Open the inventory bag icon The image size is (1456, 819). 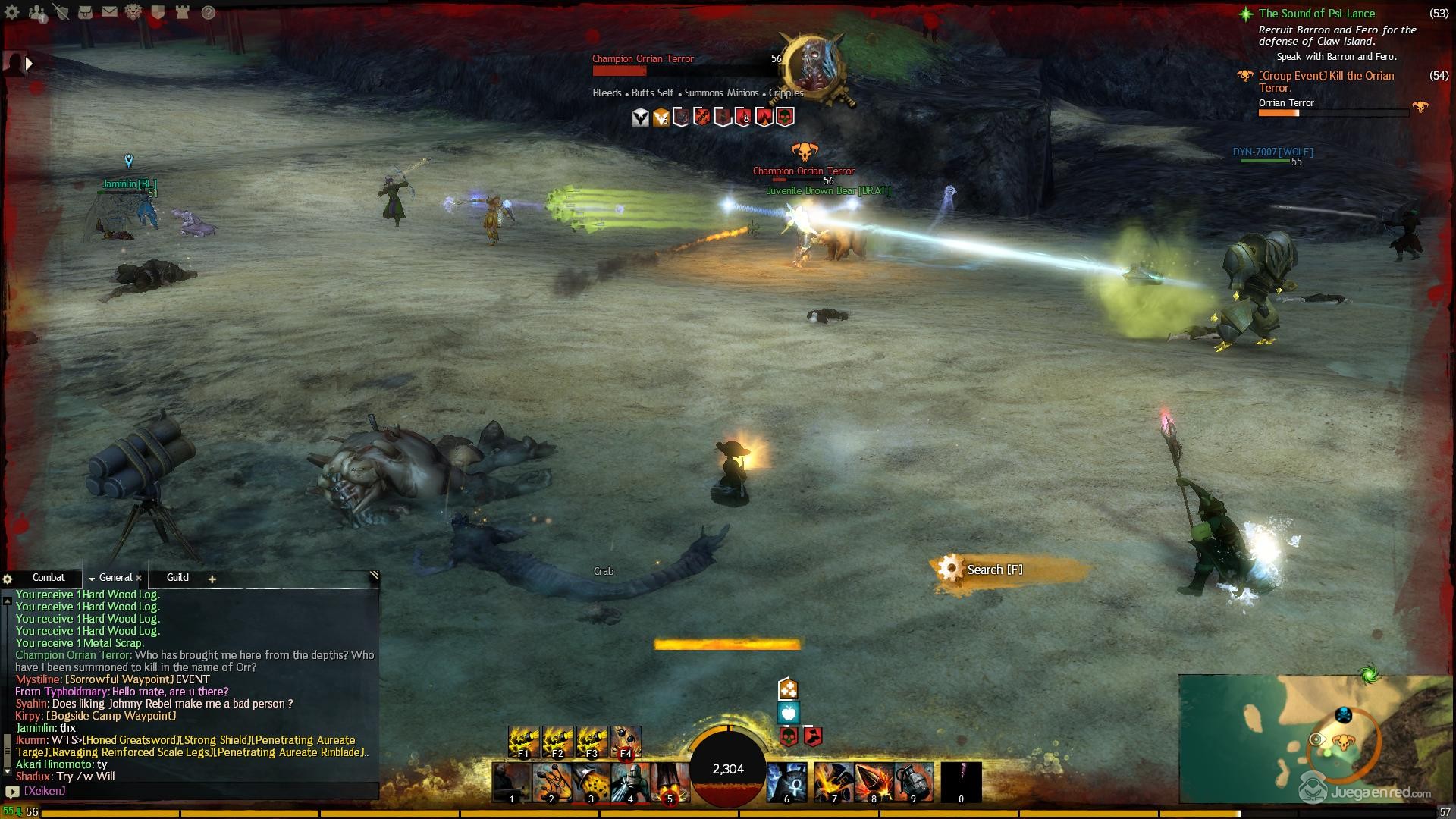(85, 12)
